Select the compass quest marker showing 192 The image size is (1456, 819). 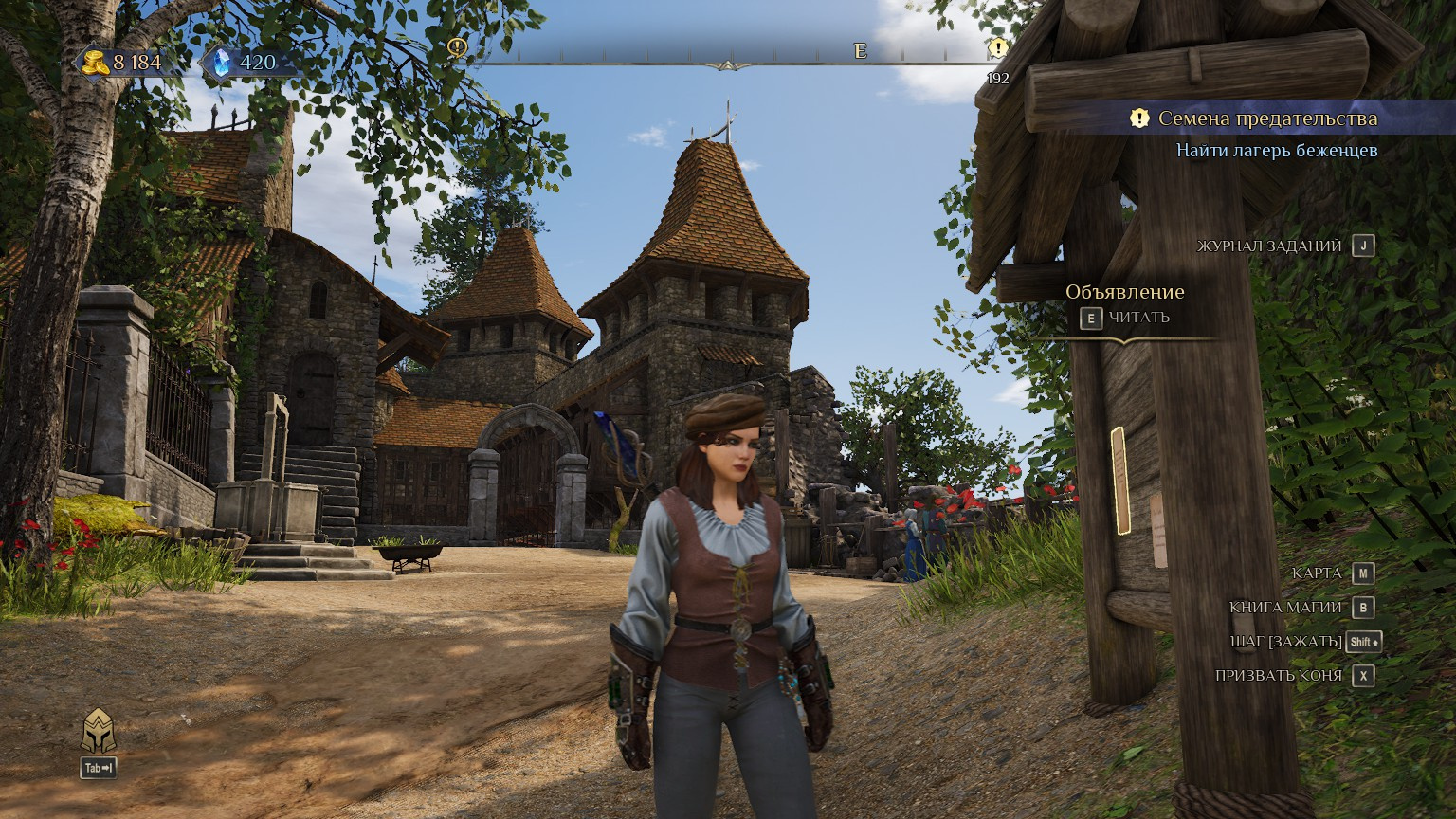pos(997,47)
